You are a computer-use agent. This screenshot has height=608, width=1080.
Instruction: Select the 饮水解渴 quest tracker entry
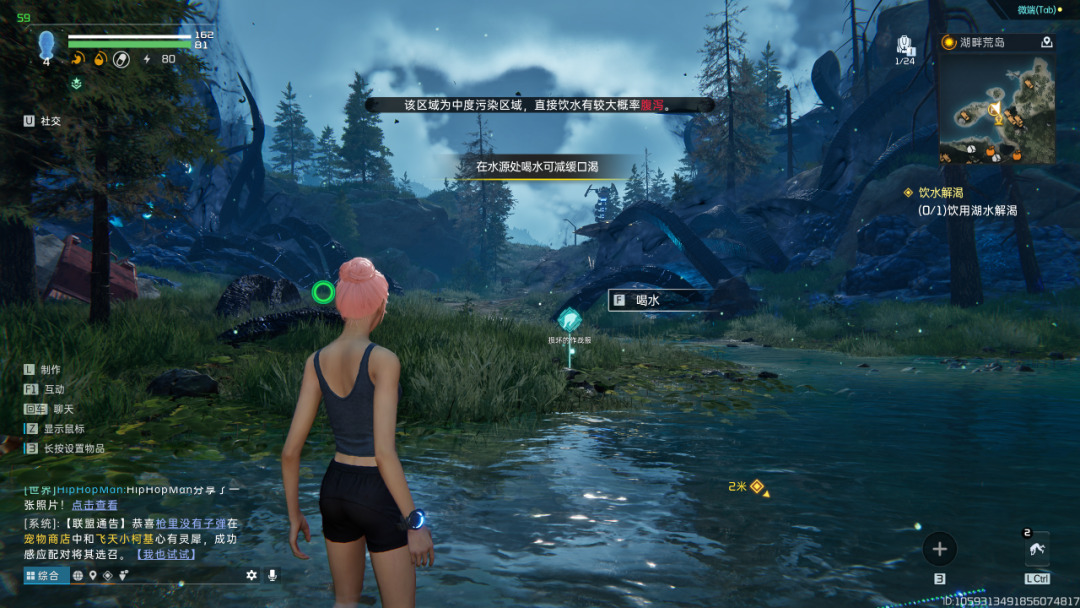pyautogui.click(x=940, y=193)
